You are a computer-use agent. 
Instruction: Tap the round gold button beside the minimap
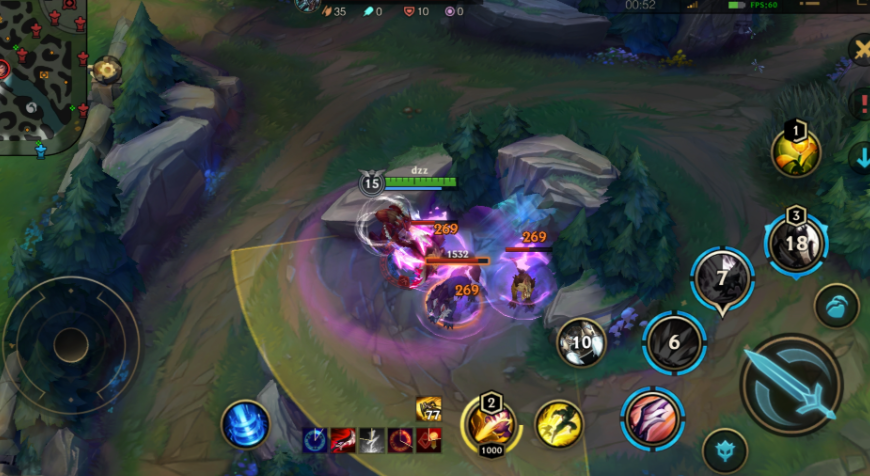(x=106, y=70)
